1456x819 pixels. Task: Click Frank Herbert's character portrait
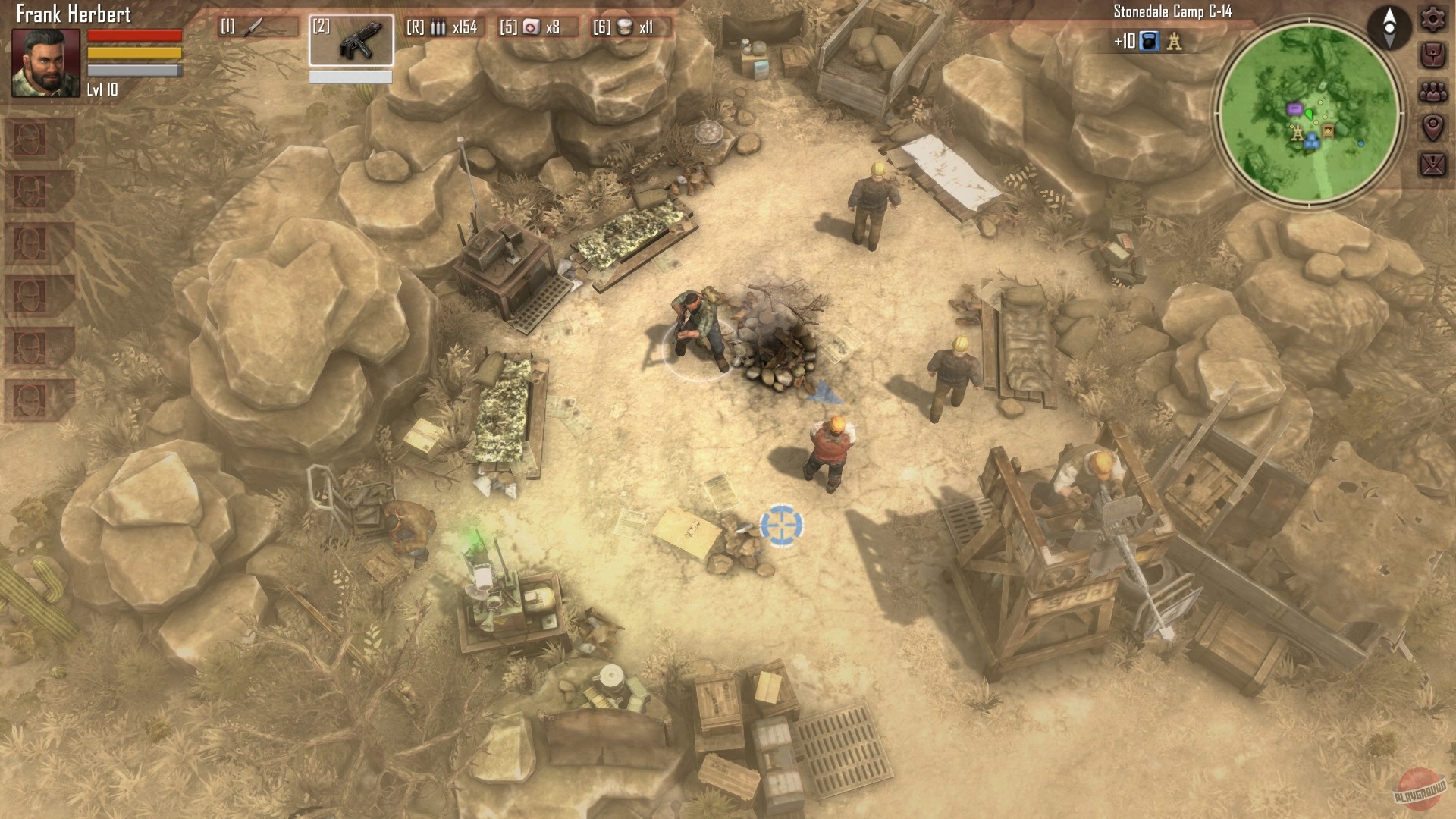(x=45, y=64)
